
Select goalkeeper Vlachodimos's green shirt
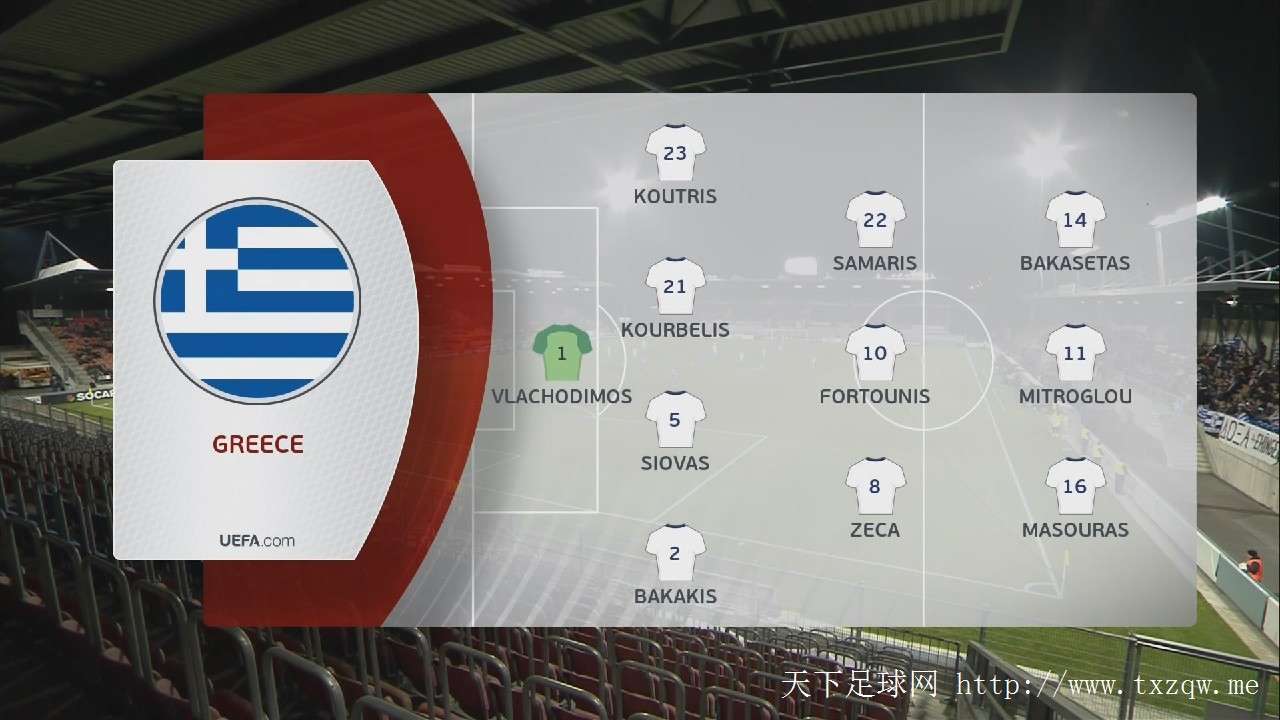point(562,354)
